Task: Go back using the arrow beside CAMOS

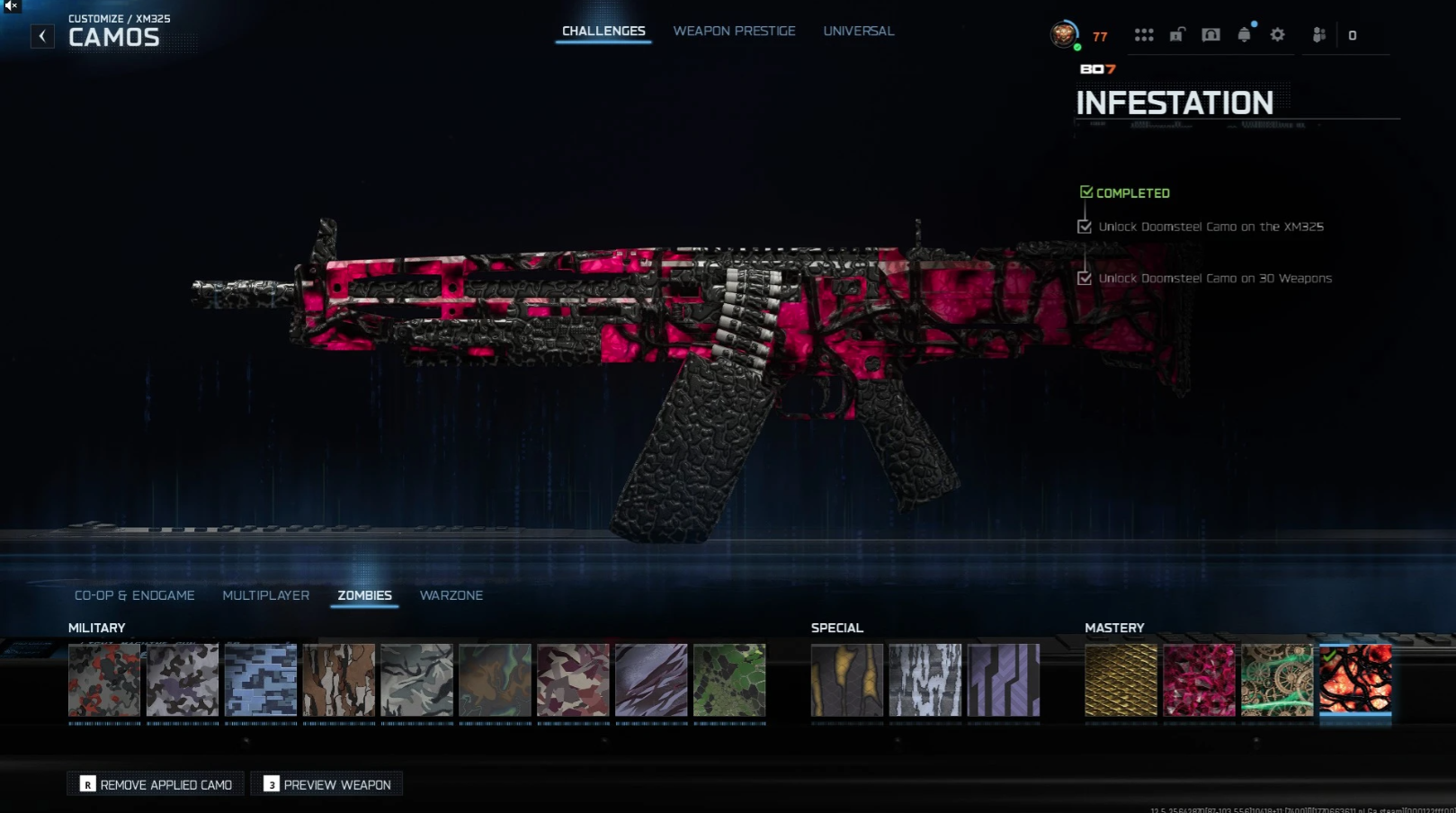Action: pos(42,36)
